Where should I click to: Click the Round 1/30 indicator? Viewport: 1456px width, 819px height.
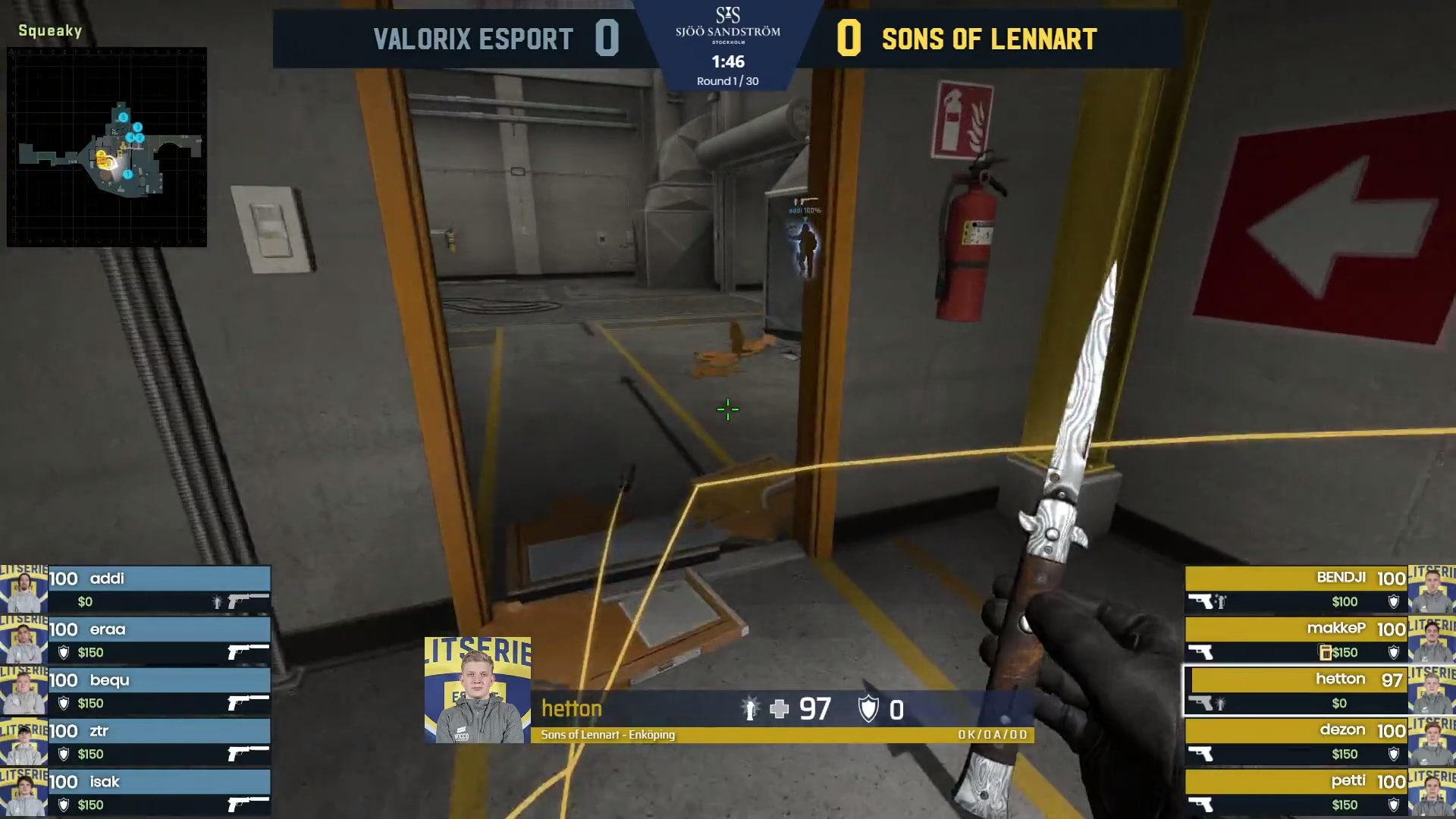[726, 79]
